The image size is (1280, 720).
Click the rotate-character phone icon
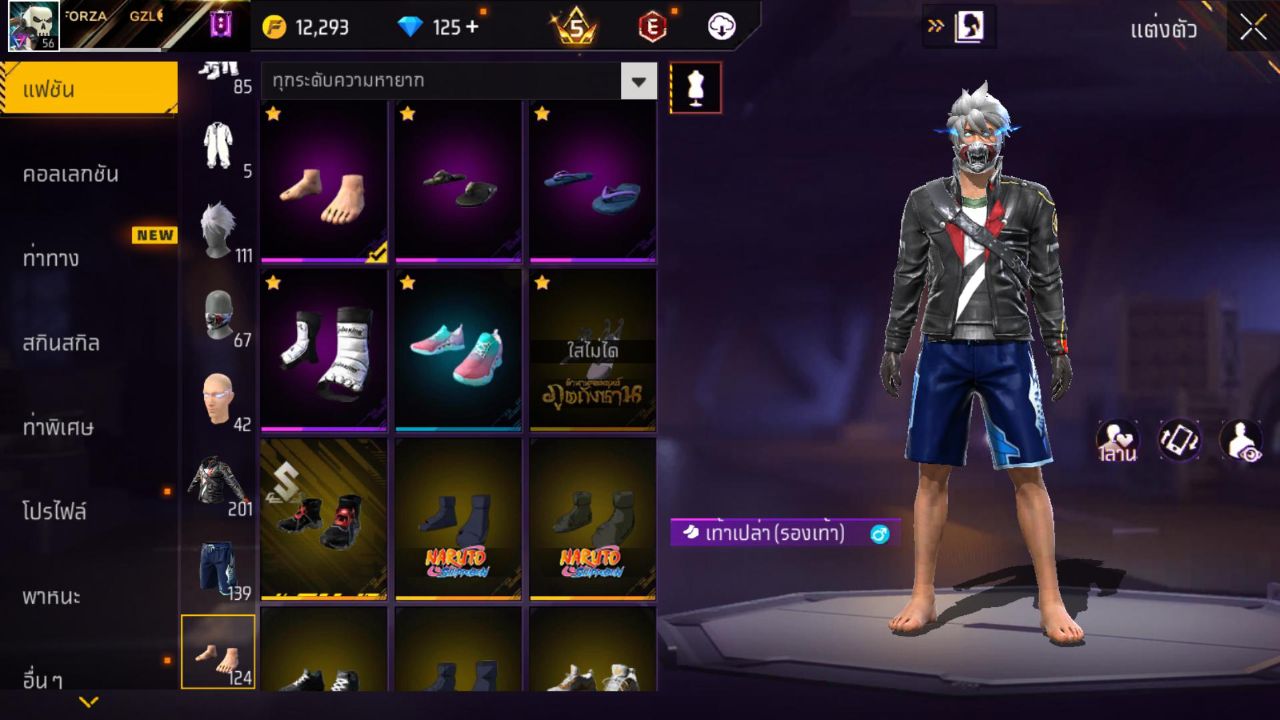(1180, 441)
